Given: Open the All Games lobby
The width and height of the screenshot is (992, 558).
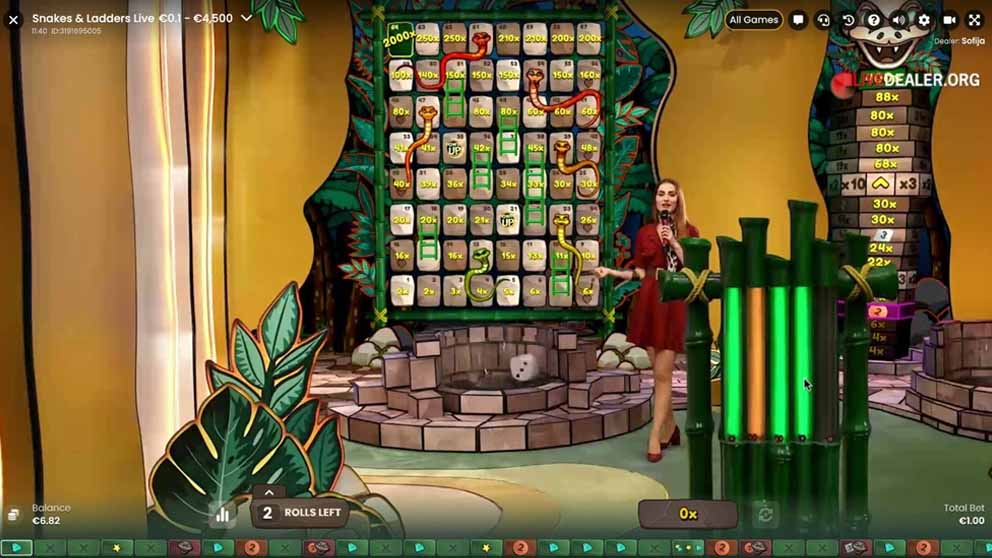Looking at the screenshot, I should [x=754, y=19].
